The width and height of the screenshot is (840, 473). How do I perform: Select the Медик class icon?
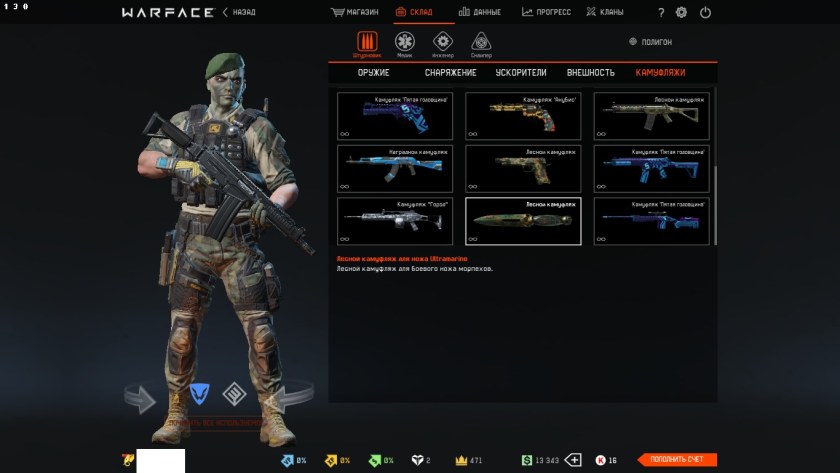[x=404, y=42]
